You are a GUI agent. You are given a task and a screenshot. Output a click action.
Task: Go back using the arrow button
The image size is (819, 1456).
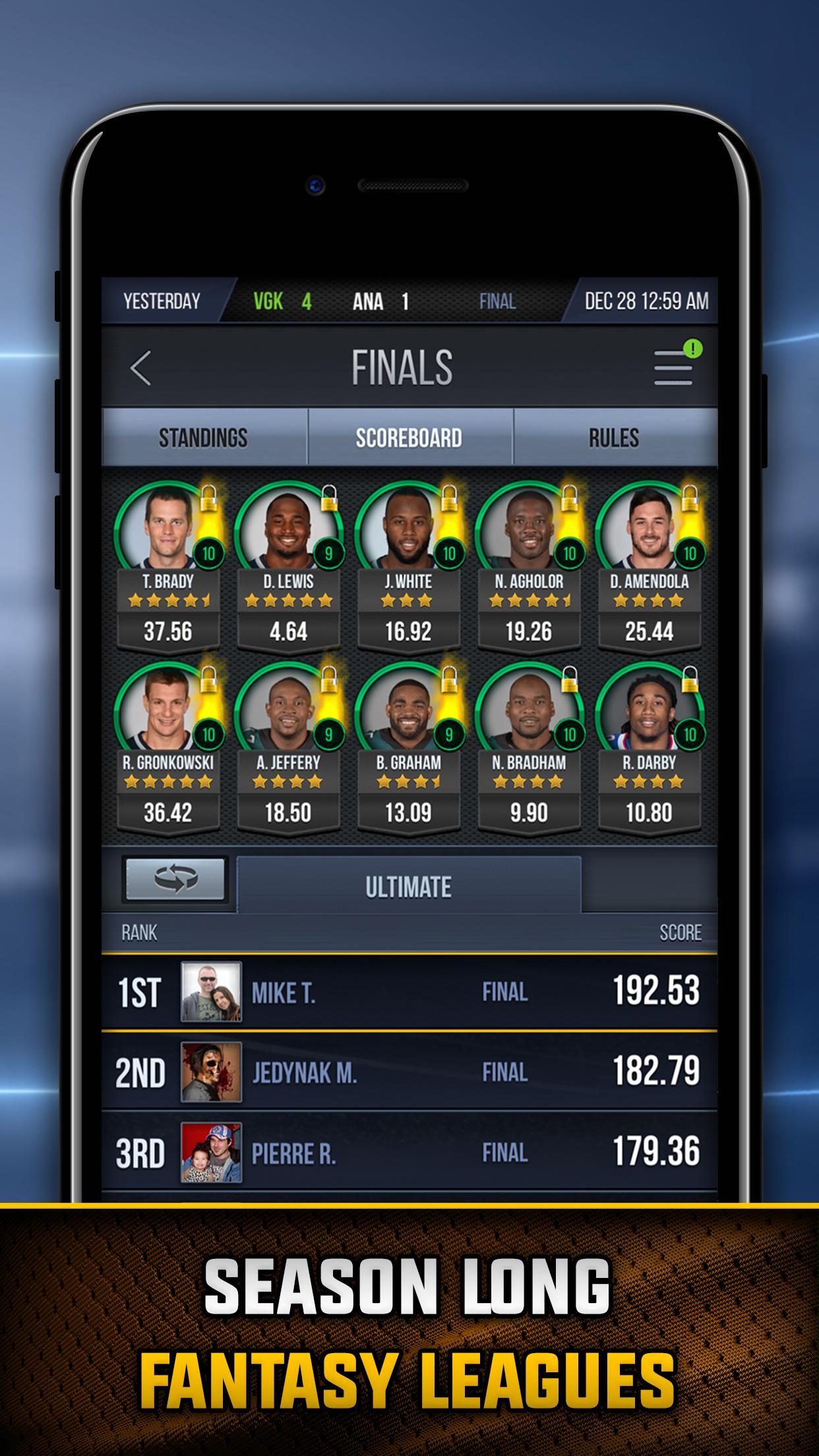click(141, 367)
